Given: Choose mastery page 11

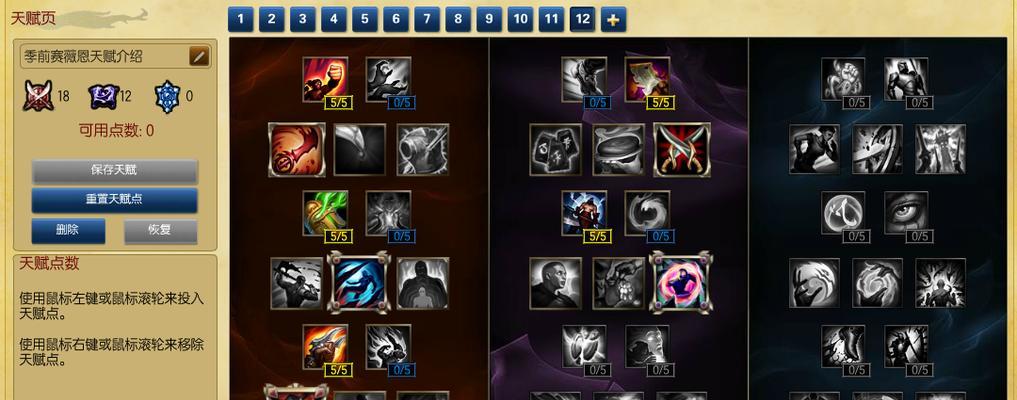Looking at the screenshot, I should pos(550,18).
